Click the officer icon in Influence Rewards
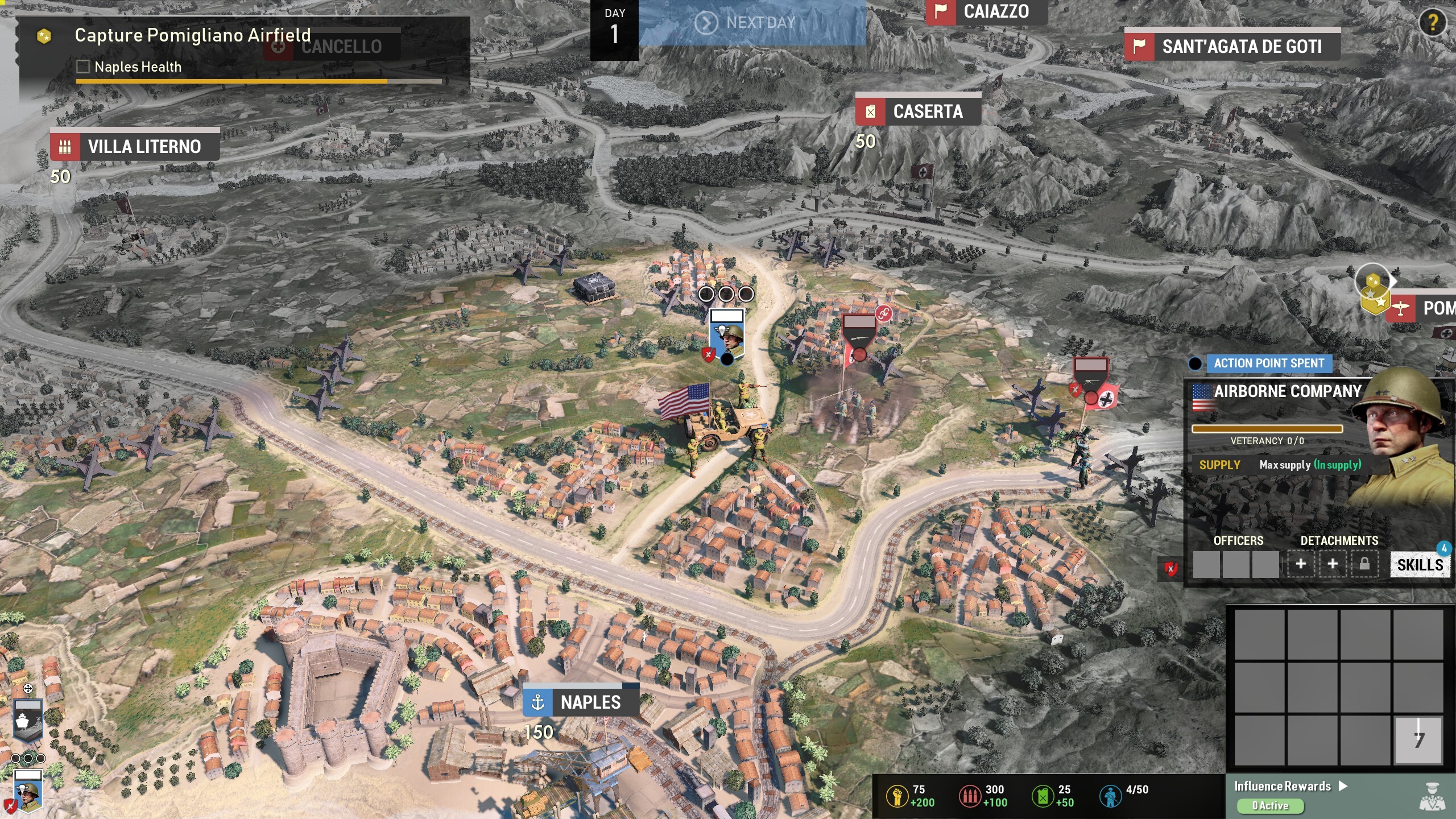1456x819 pixels. (x=1432, y=796)
